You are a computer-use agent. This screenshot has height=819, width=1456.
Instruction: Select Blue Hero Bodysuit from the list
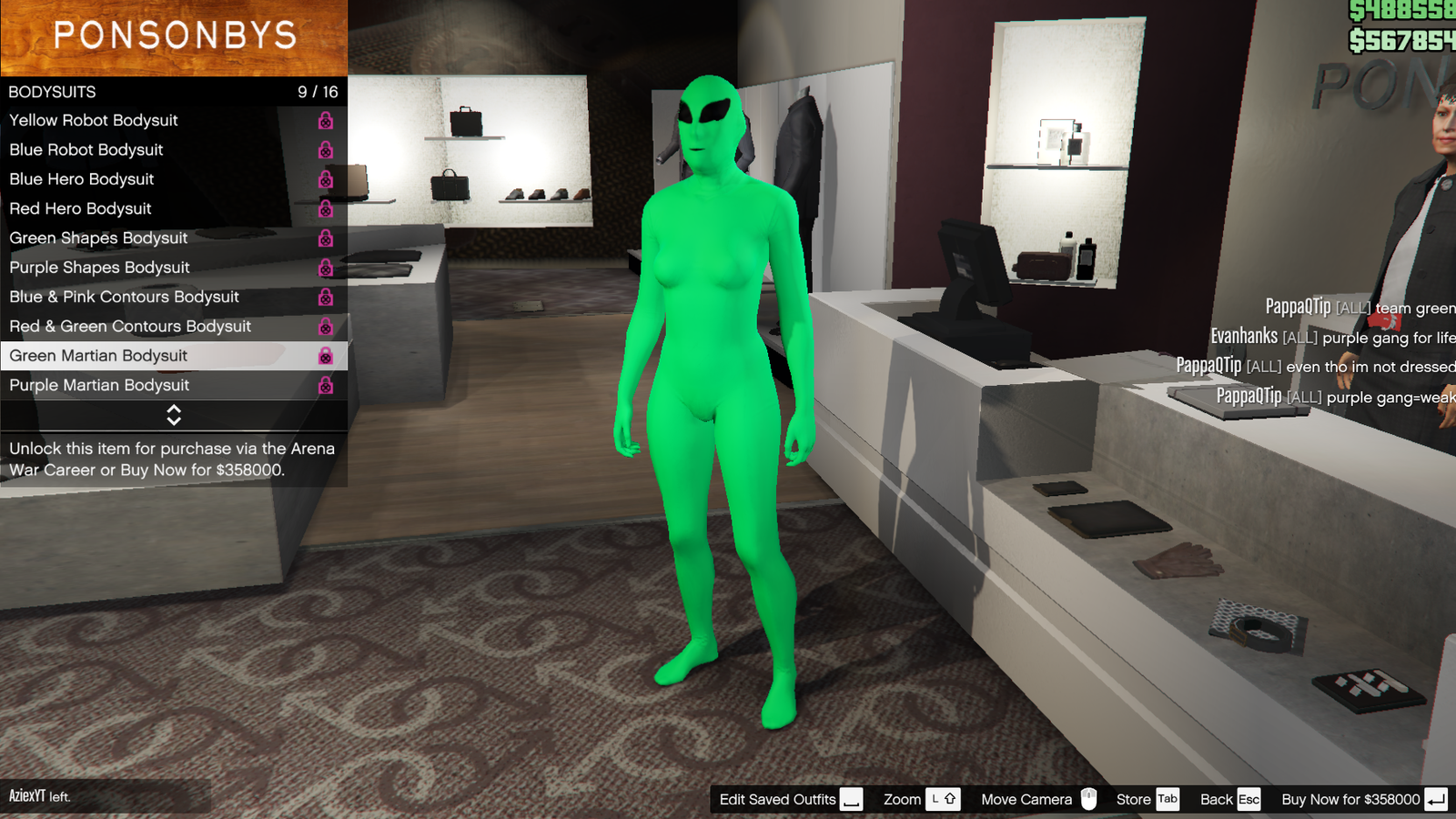click(x=82, y=178)
